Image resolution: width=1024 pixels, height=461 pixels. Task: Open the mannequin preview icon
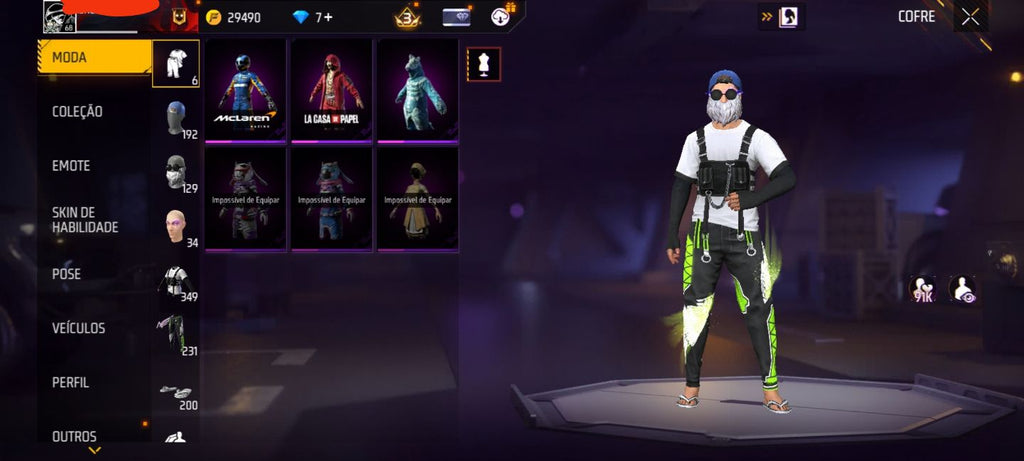tap(484, 65)
